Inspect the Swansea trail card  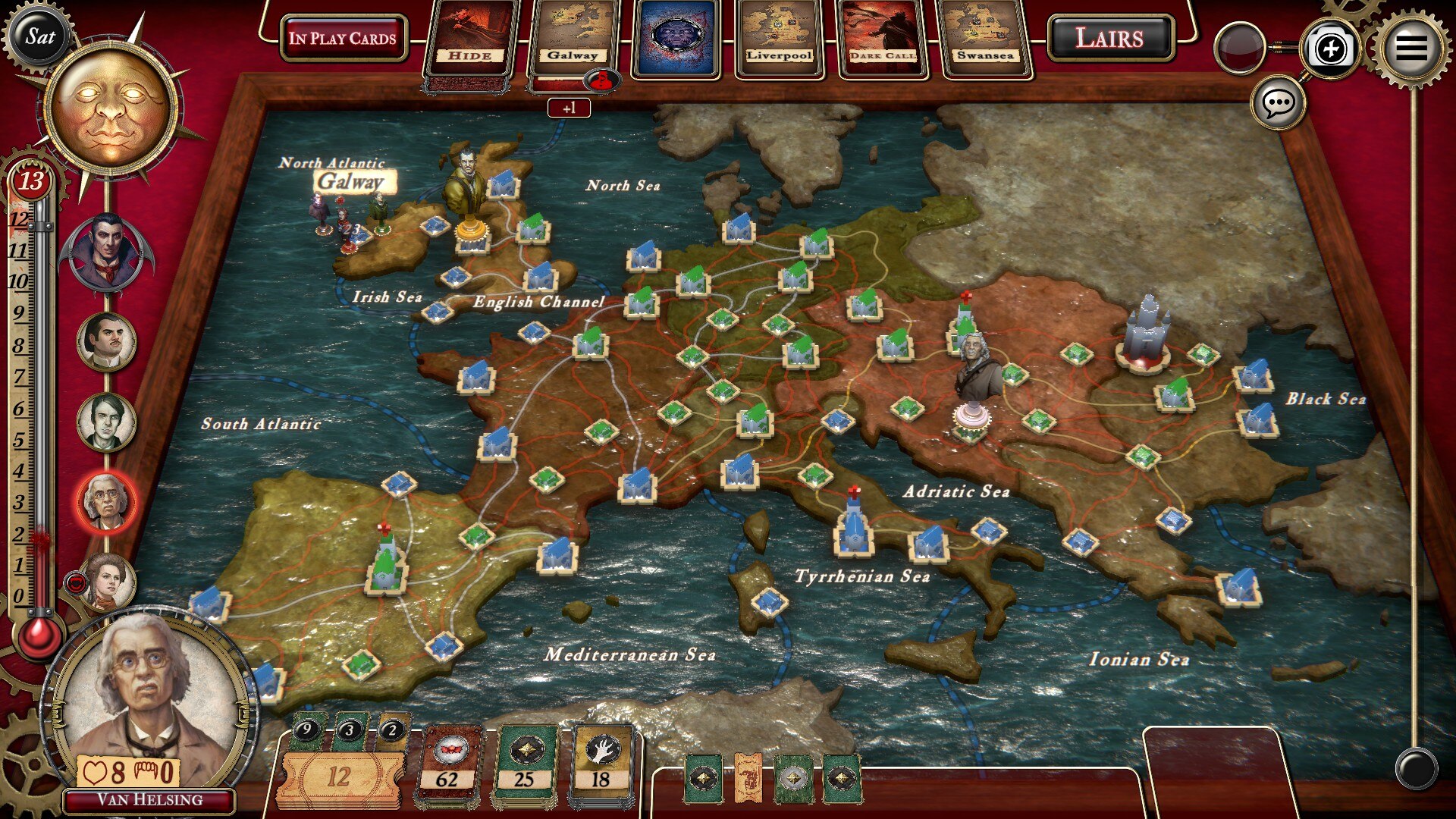pyautogui.click(x=984, y=38)
